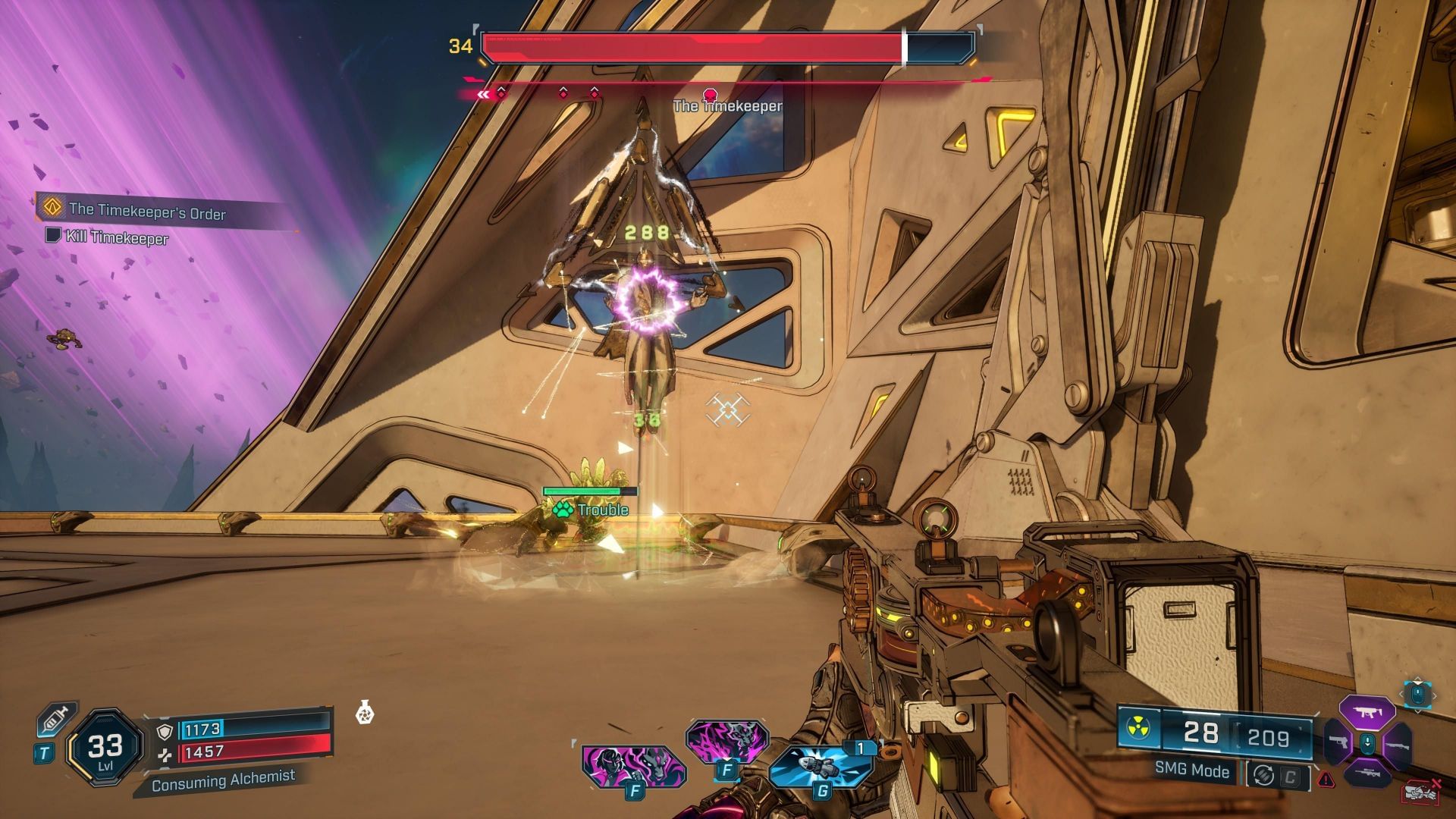Switch to the sniper rifle weapon slot
Screen dimensions: 1456x819
[x=1367, y=773]
